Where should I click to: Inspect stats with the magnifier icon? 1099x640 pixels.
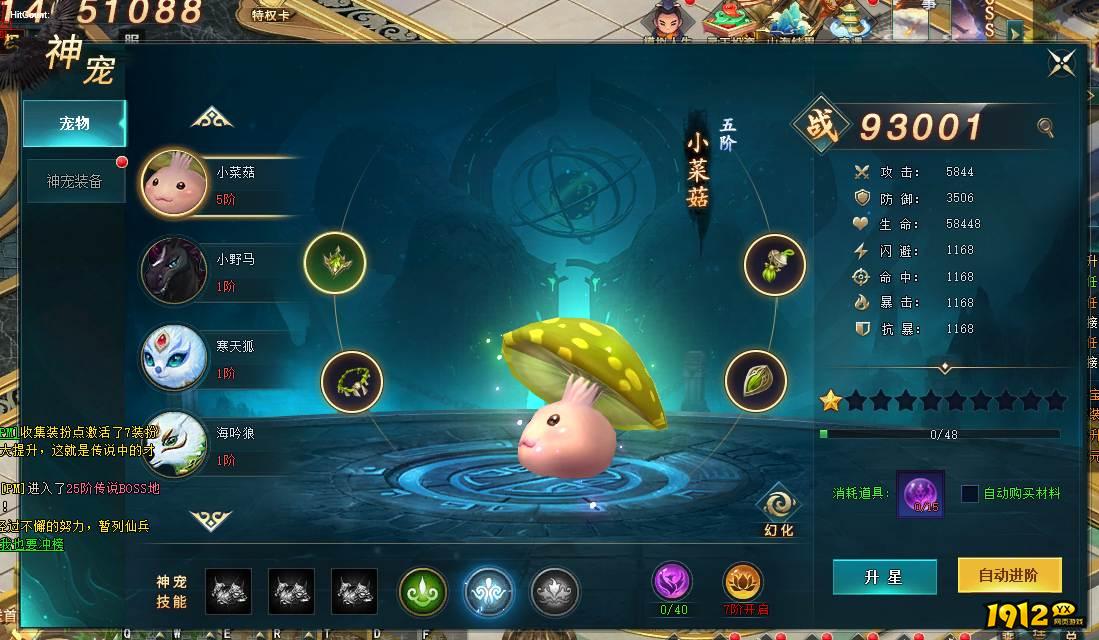tap(1045, 127)
